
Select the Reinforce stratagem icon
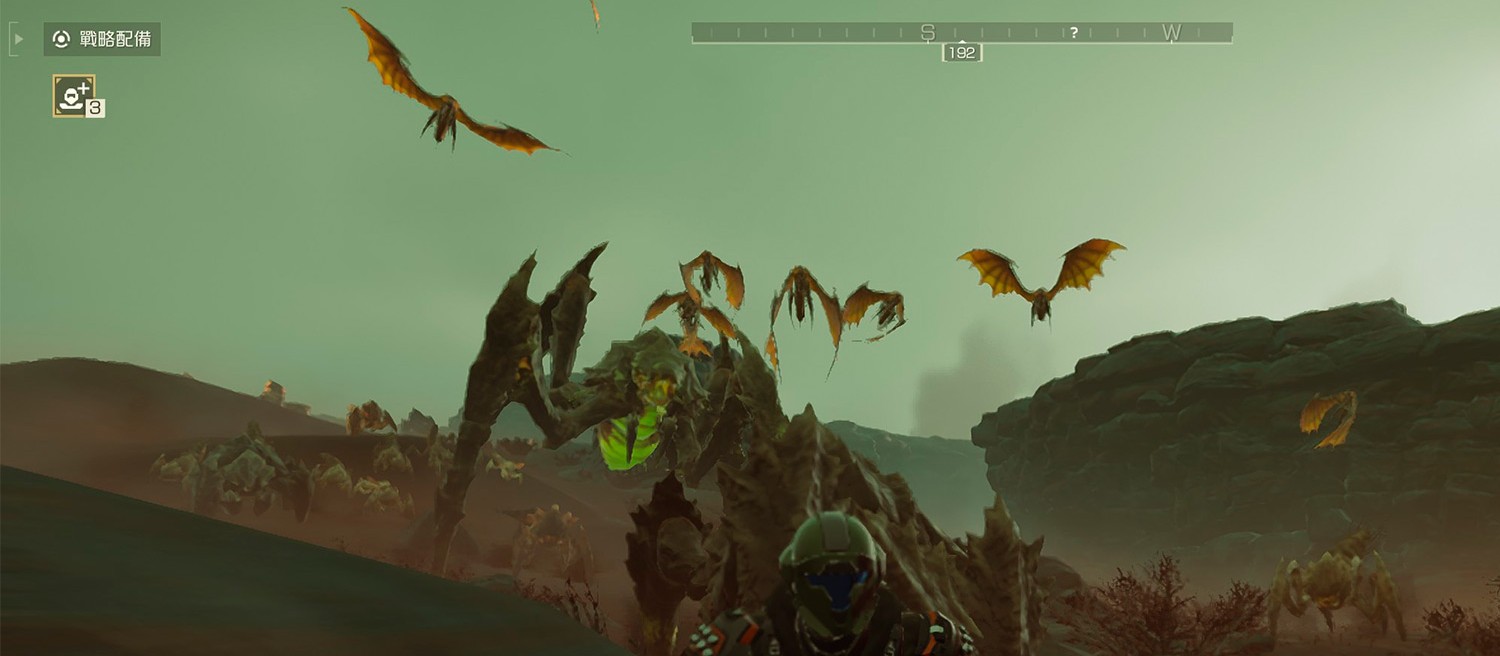(x=73, y=96)
